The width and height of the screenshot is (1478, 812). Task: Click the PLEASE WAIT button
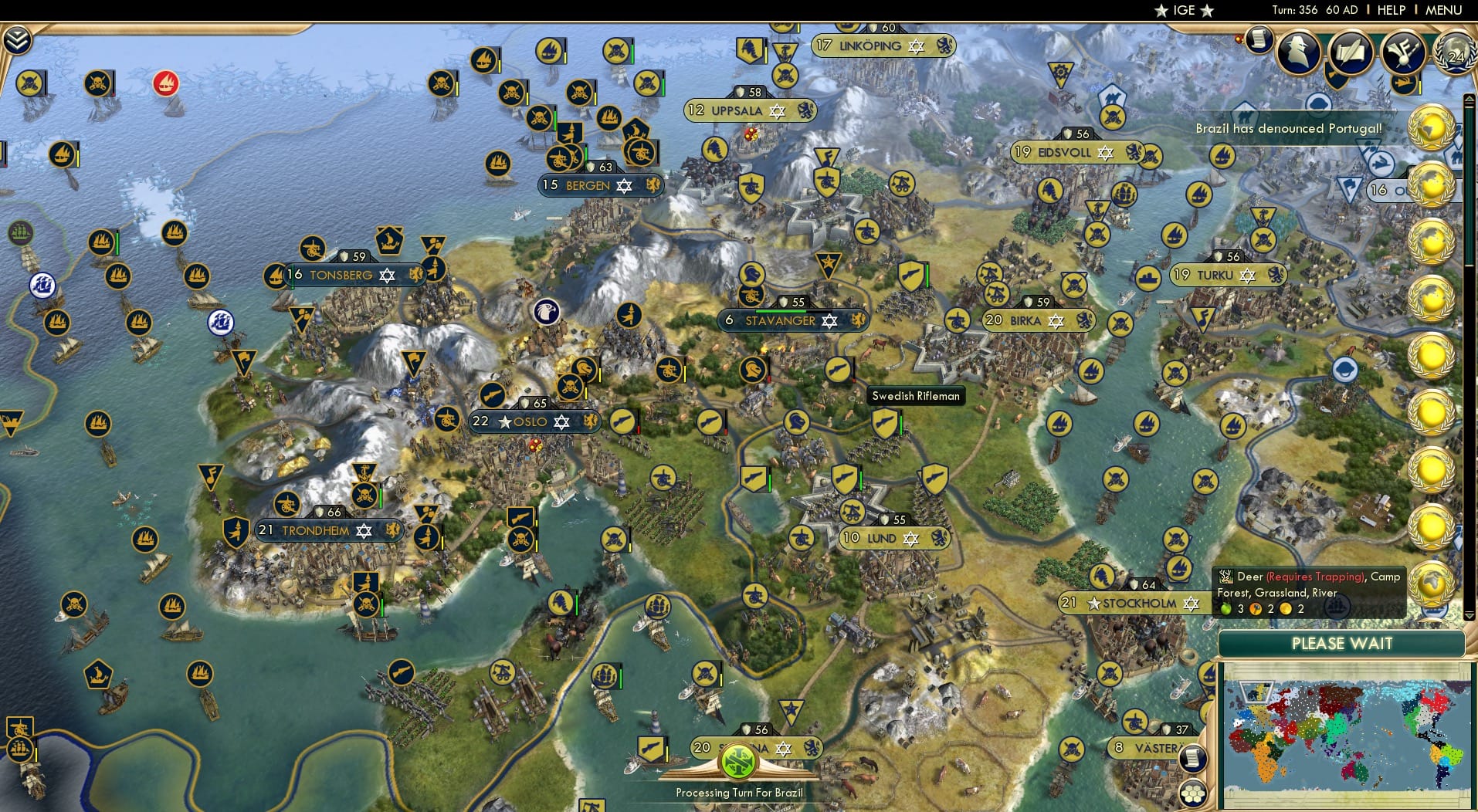(x=1343, y=643)
